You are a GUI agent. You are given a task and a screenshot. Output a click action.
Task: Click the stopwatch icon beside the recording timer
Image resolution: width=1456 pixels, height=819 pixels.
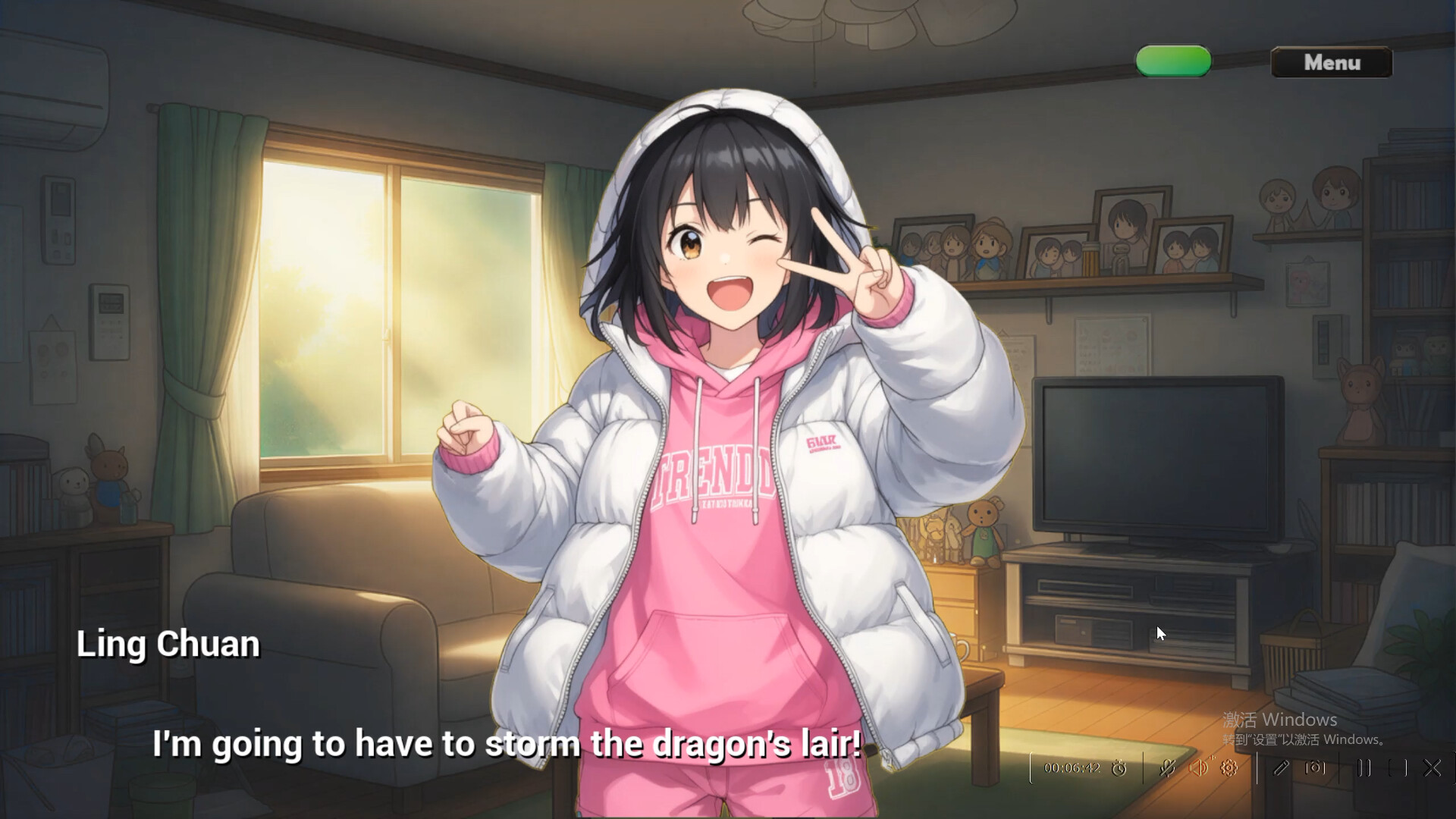(x=1119, y=768)
